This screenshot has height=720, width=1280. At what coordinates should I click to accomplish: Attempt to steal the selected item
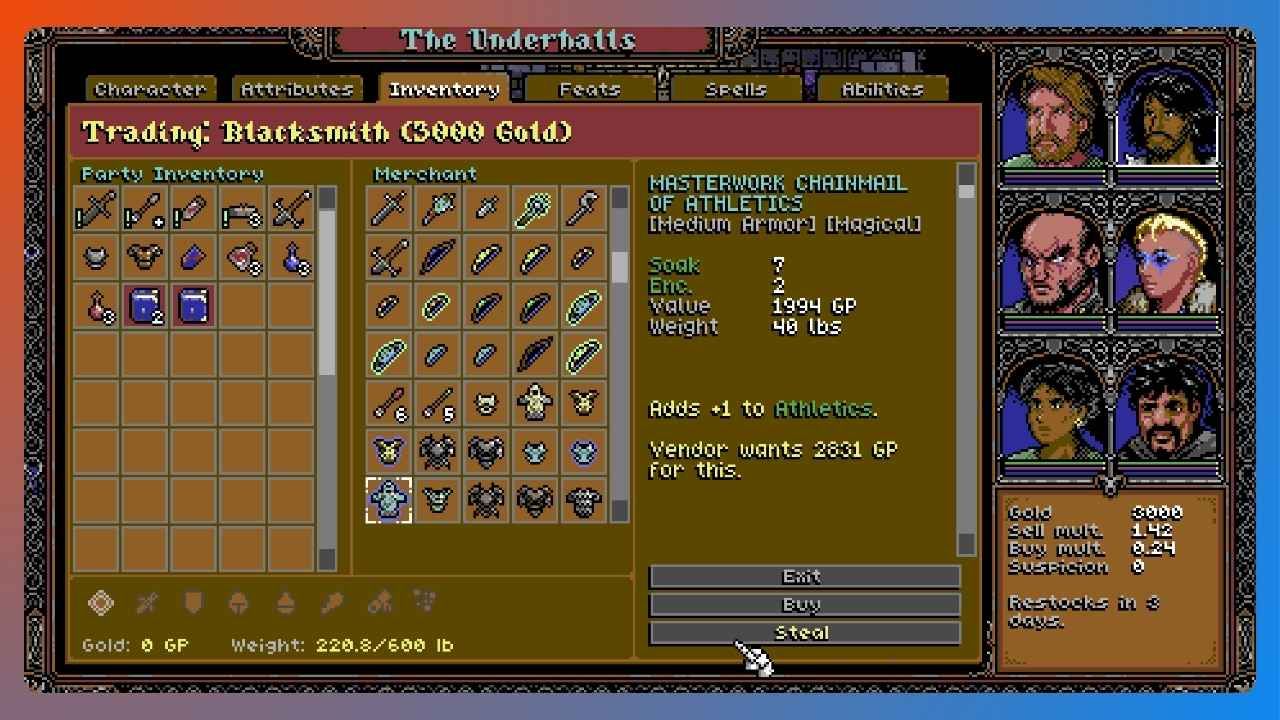tap(804, 632)
